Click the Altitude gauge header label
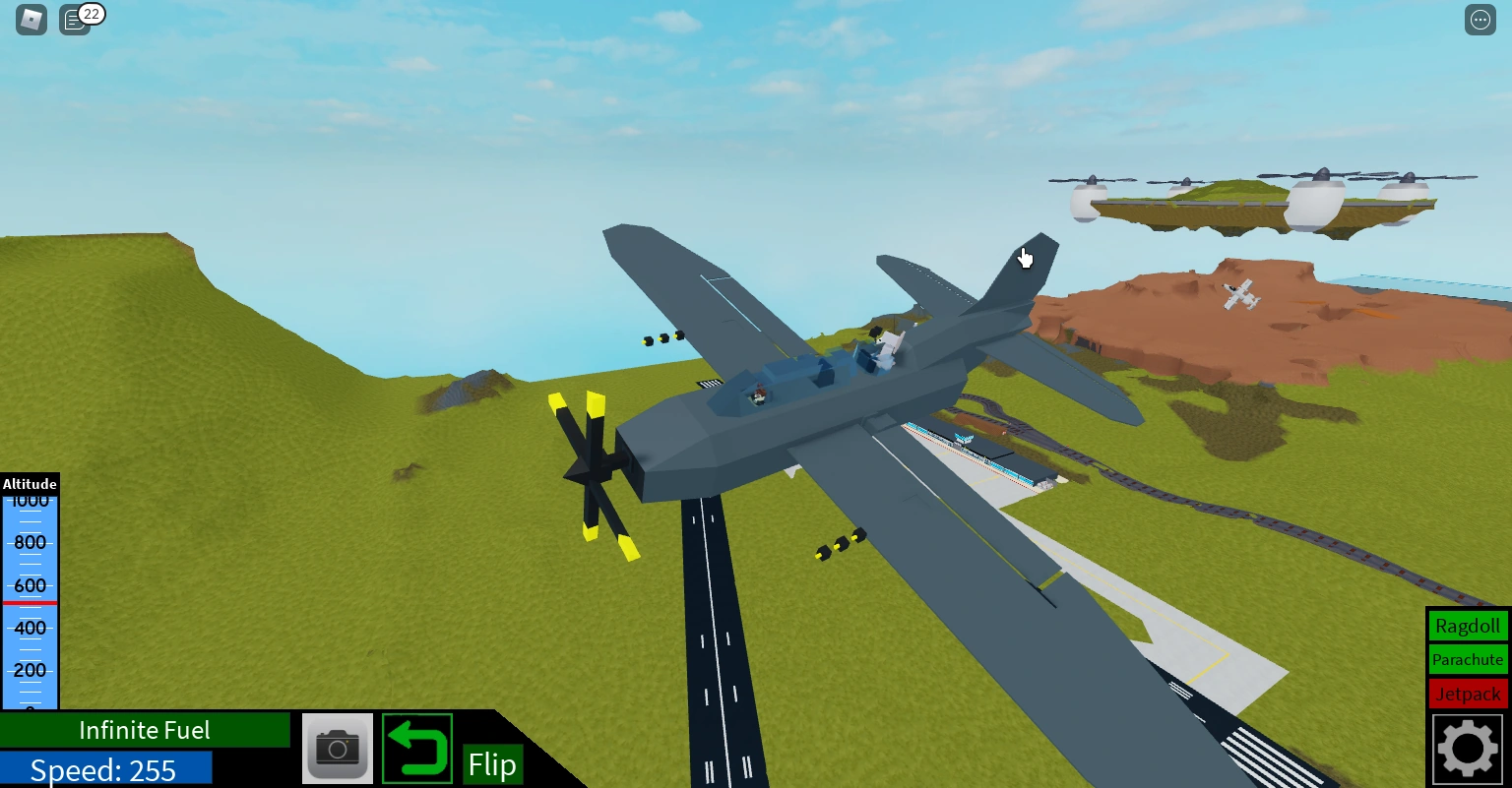The height and width of the screenshot is (788, 1512). point(30,484)
